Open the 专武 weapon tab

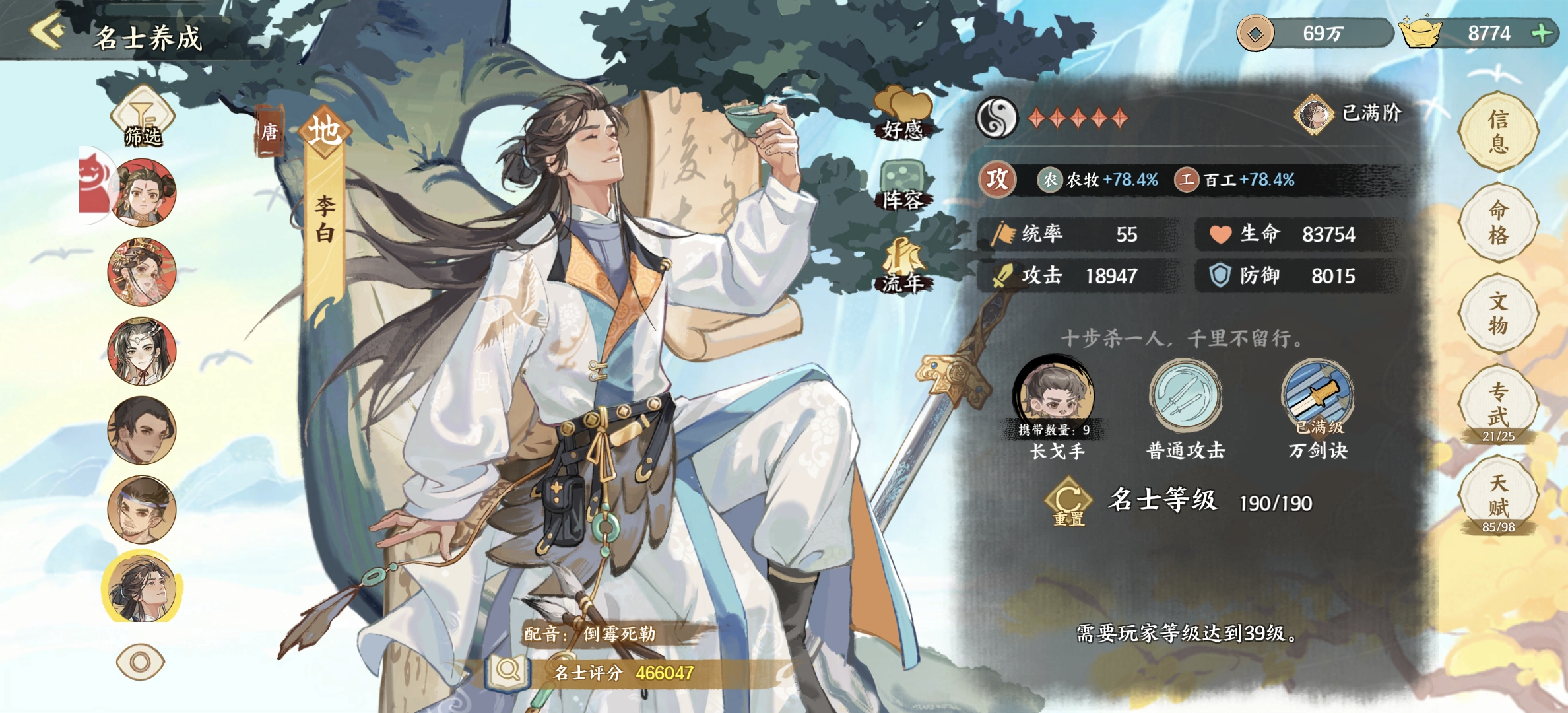point(1498,404)
